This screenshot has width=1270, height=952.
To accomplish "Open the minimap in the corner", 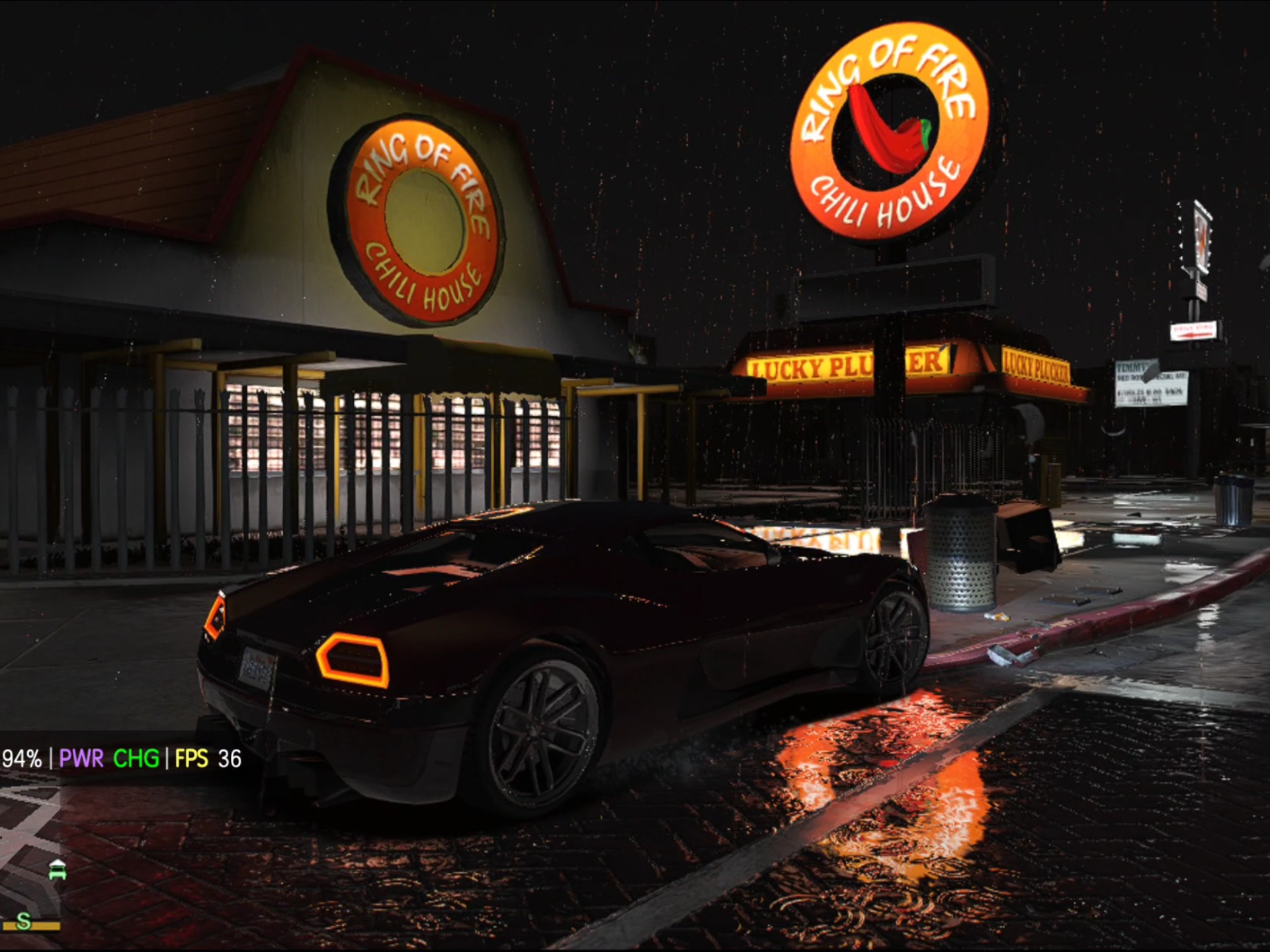I will (x=30, y=853).
